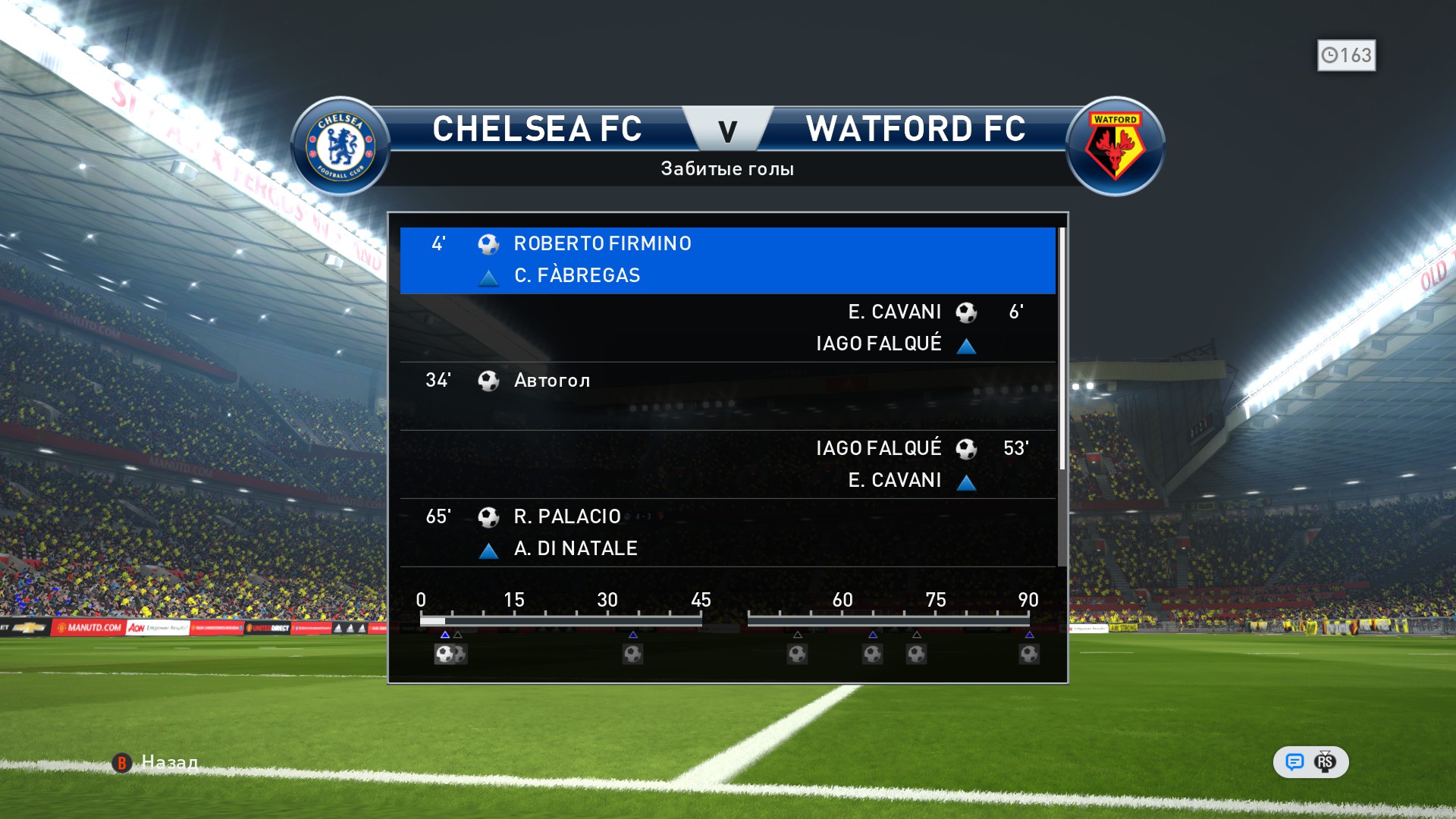1456x819 pixels.
Task: Choose the E. Cavani 6' goal entry
Action: coord(726,328)
